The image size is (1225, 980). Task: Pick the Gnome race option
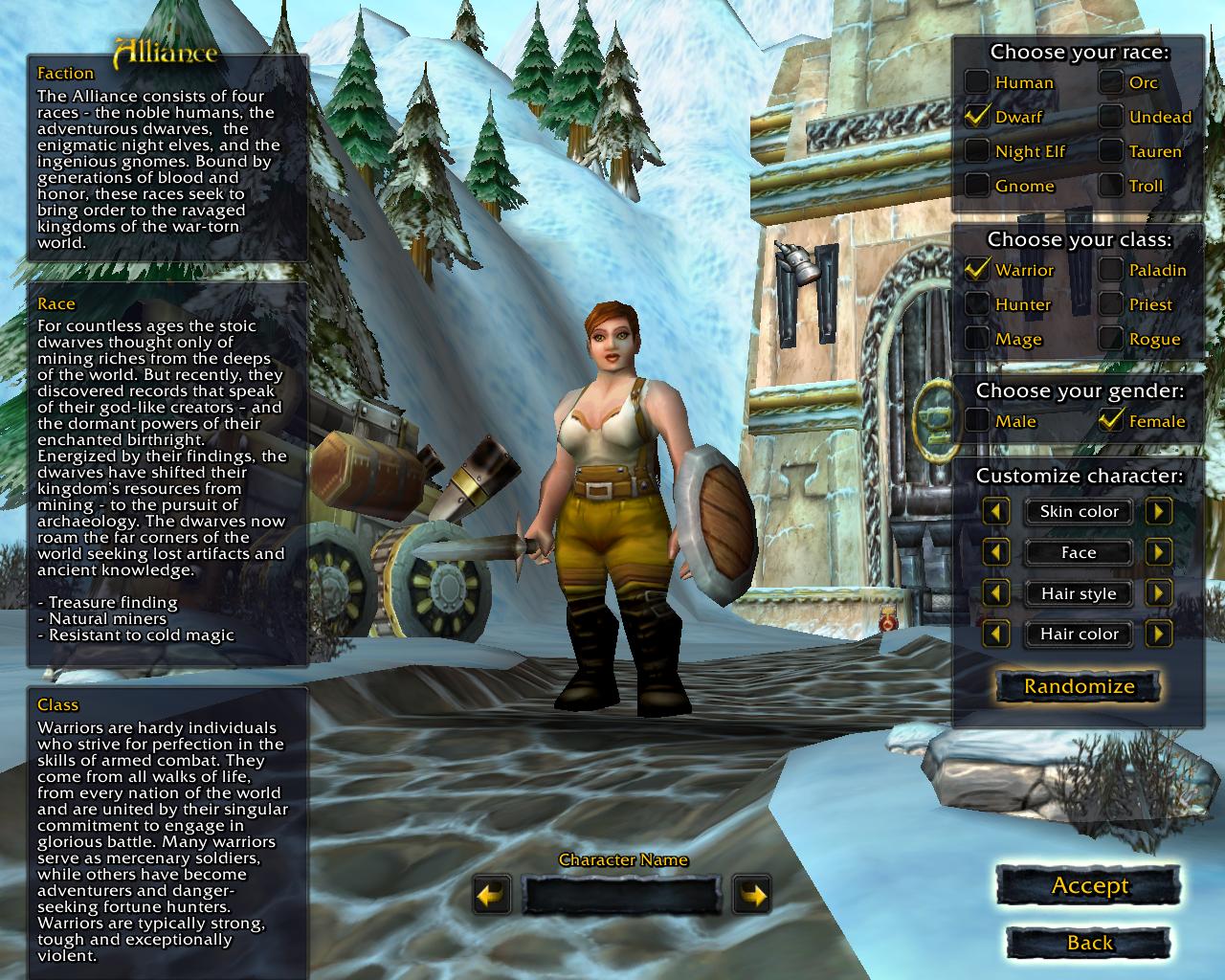(977, 186)
